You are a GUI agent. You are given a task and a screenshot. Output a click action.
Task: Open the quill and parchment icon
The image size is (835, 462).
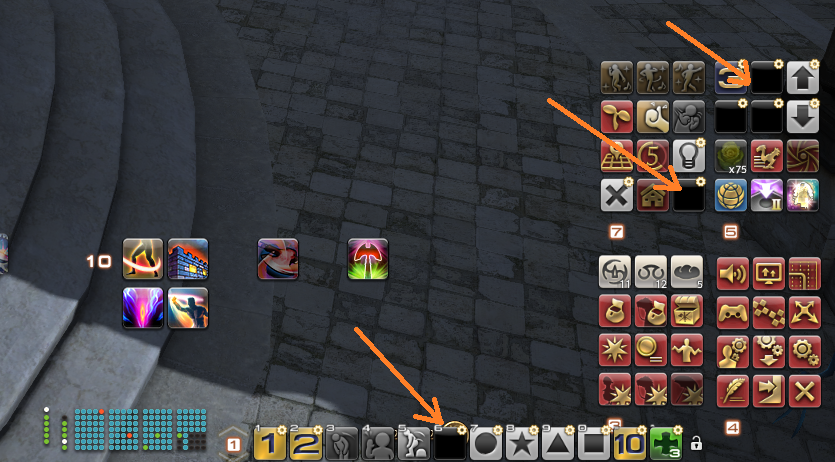[x=733, y=389]
